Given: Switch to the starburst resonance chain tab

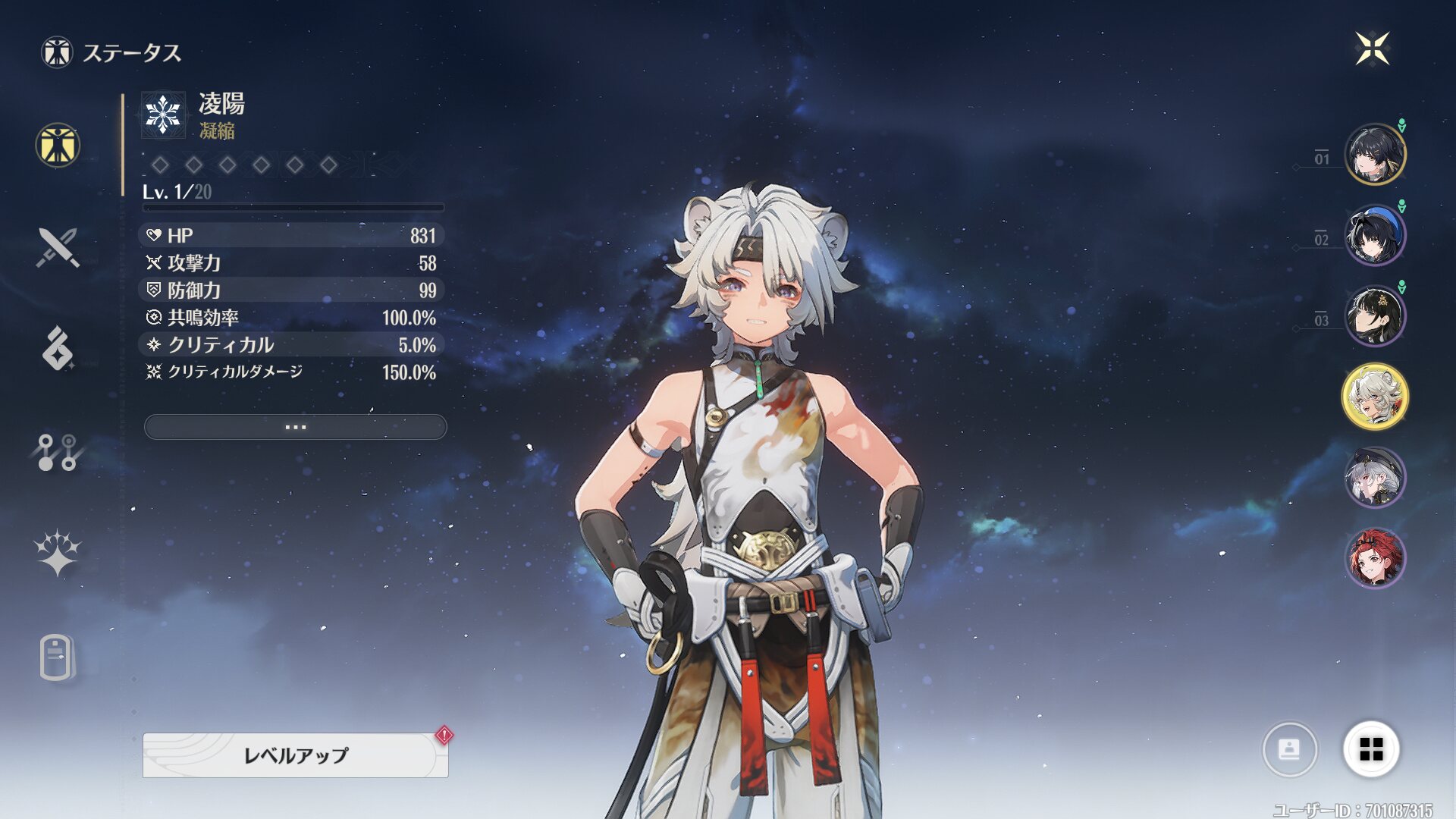Looking at the screenshot, I should [58, 554].
